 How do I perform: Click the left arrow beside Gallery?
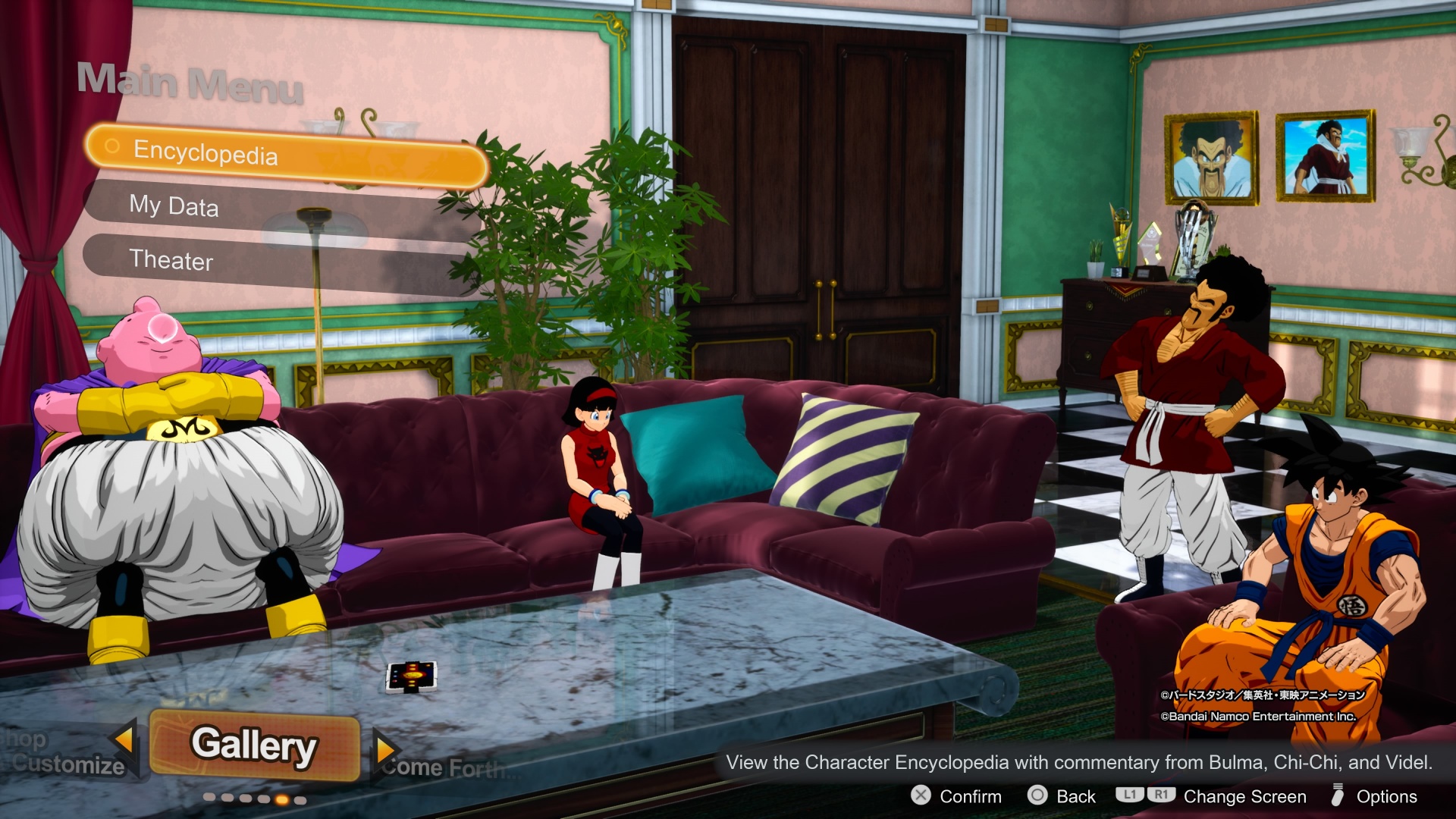tap(124, 739)
